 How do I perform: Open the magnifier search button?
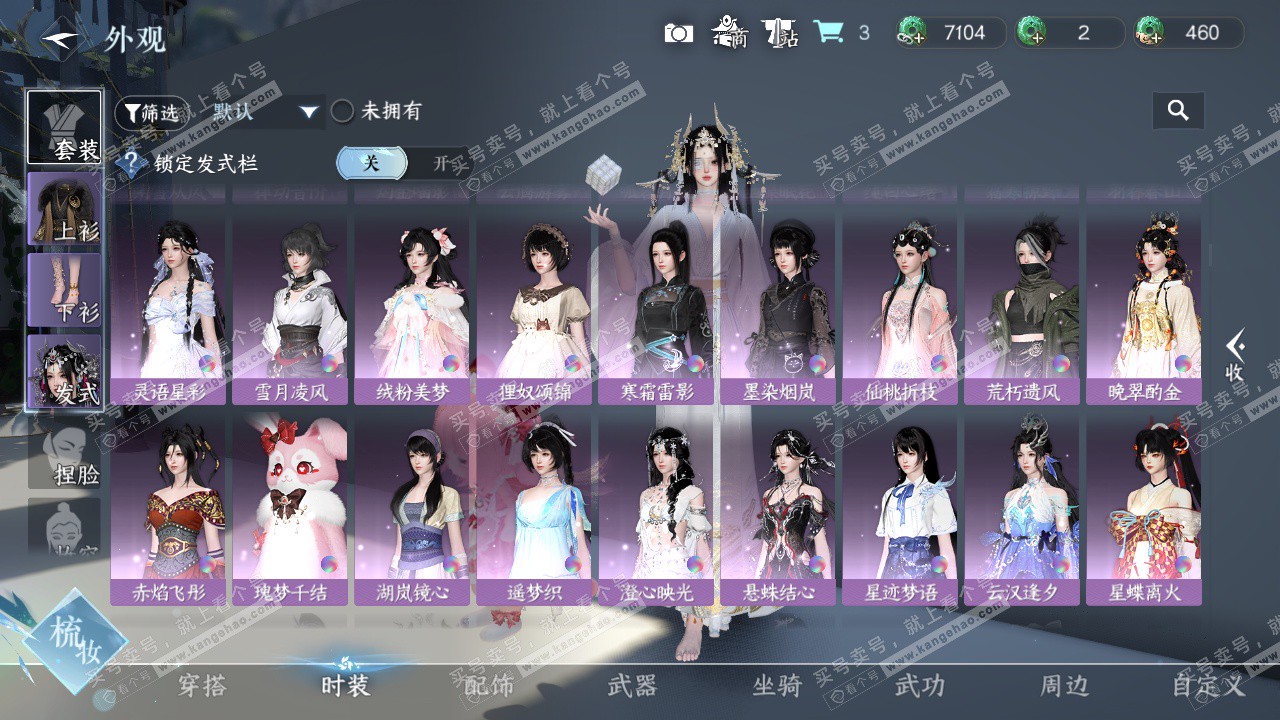[1178, 111]
